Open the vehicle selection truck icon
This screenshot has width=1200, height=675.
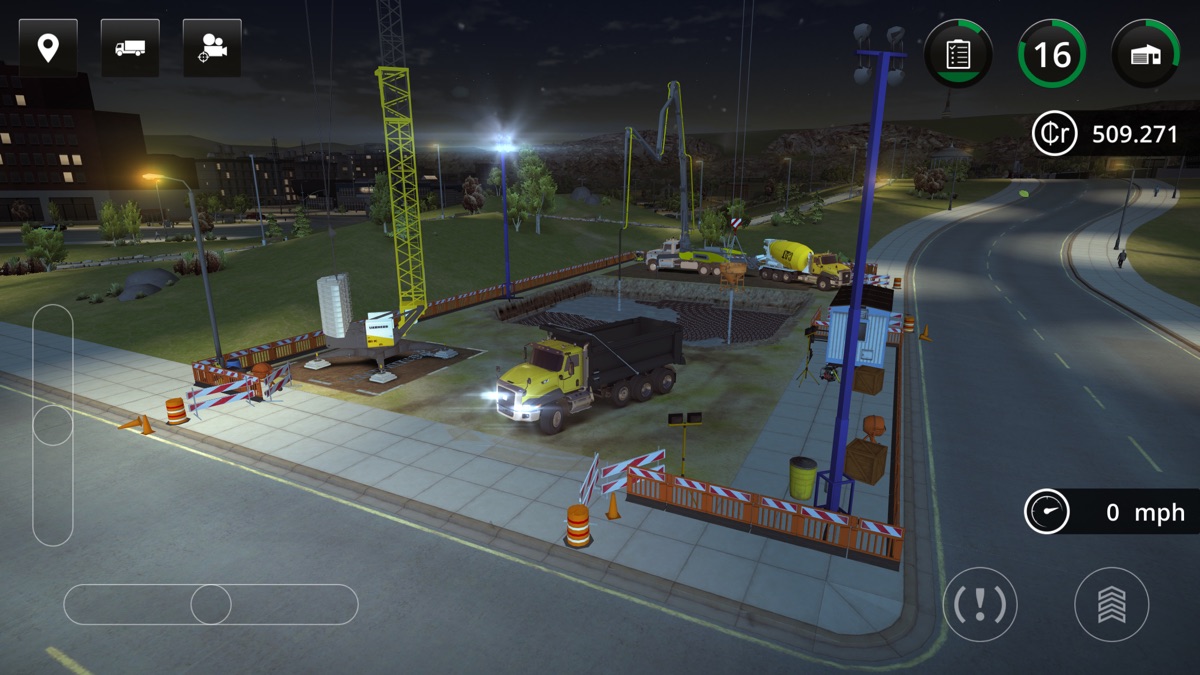(x=130, y=48)
